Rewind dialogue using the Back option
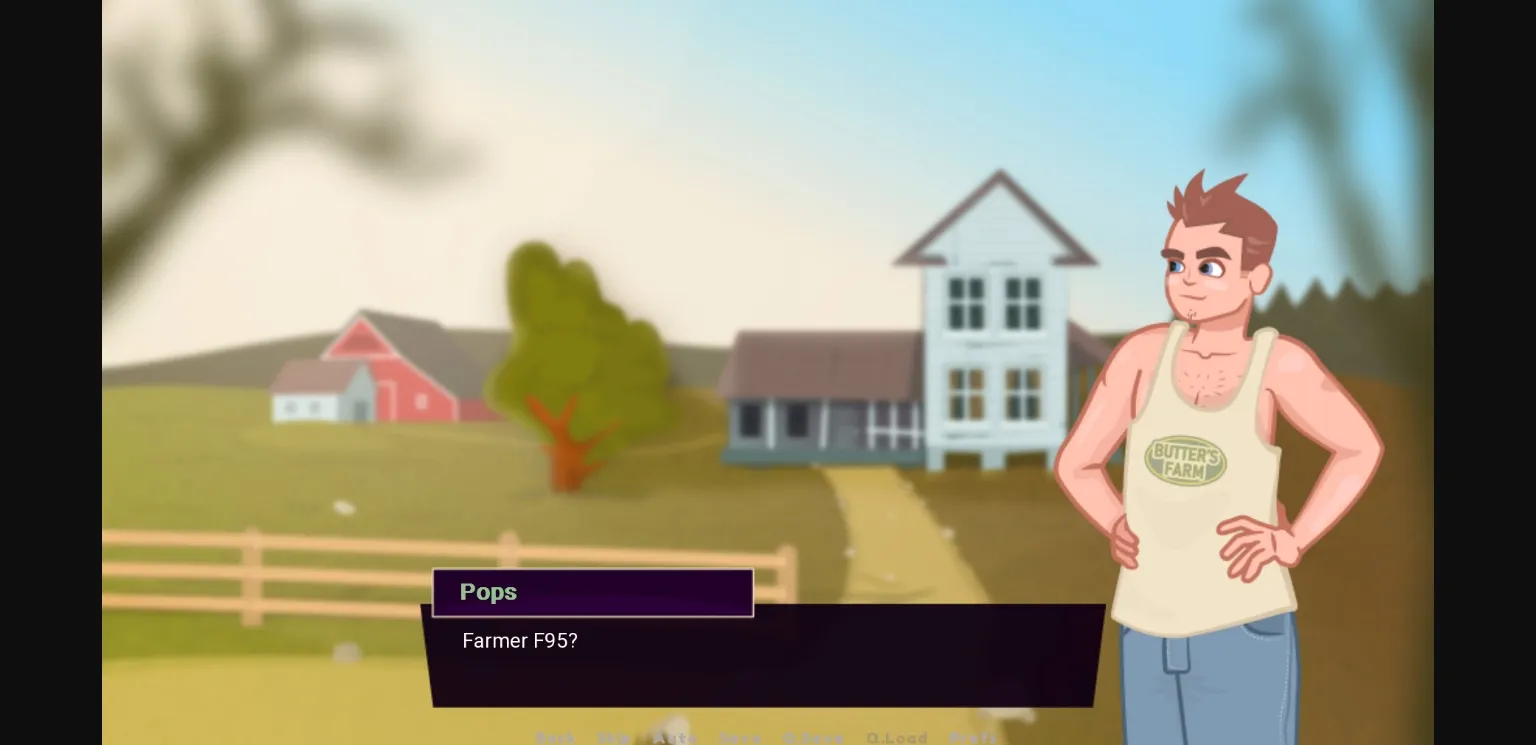Image resolution: width=1536 pixels, height=745 pixels. 556,738
